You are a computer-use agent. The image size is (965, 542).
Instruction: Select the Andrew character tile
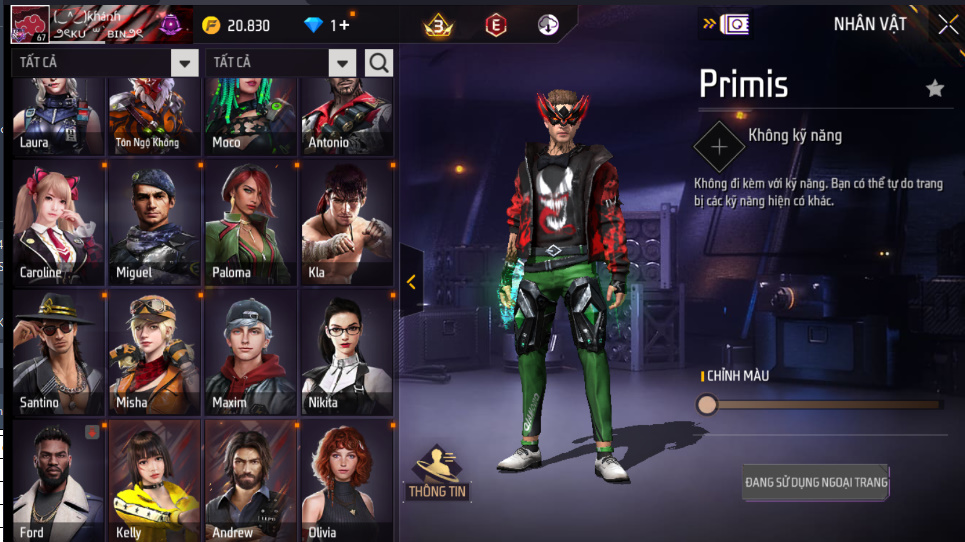[x=249, y=480]
